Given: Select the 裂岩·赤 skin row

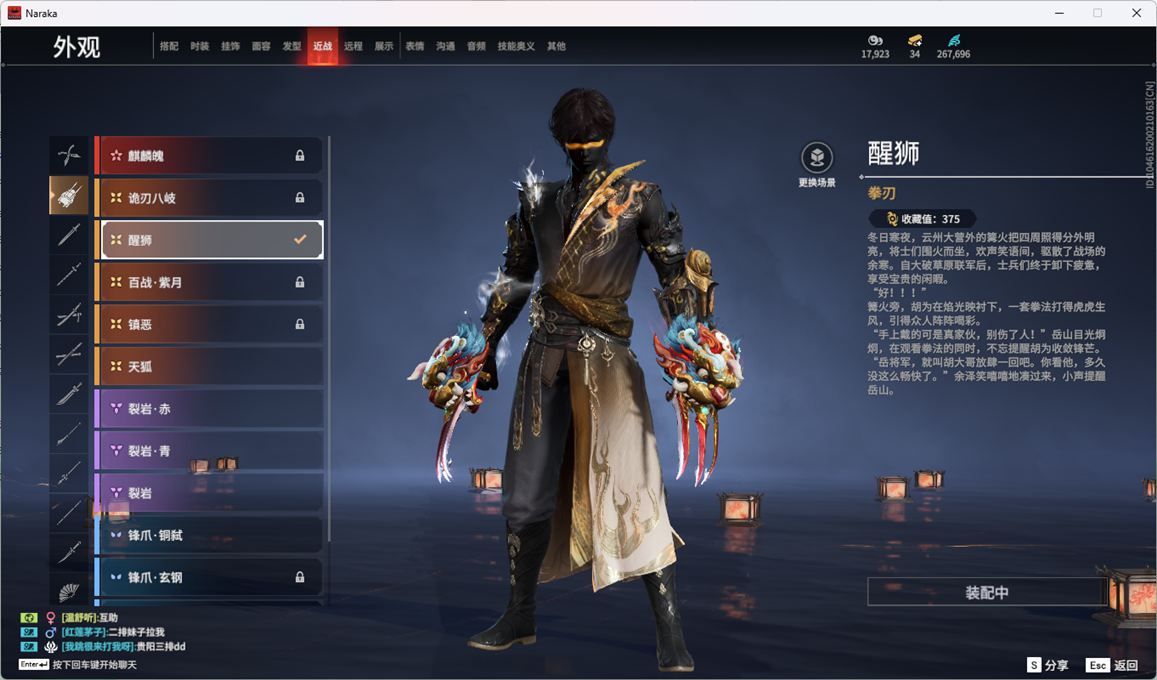Looking at the screenshot, I should click(208, 409).
